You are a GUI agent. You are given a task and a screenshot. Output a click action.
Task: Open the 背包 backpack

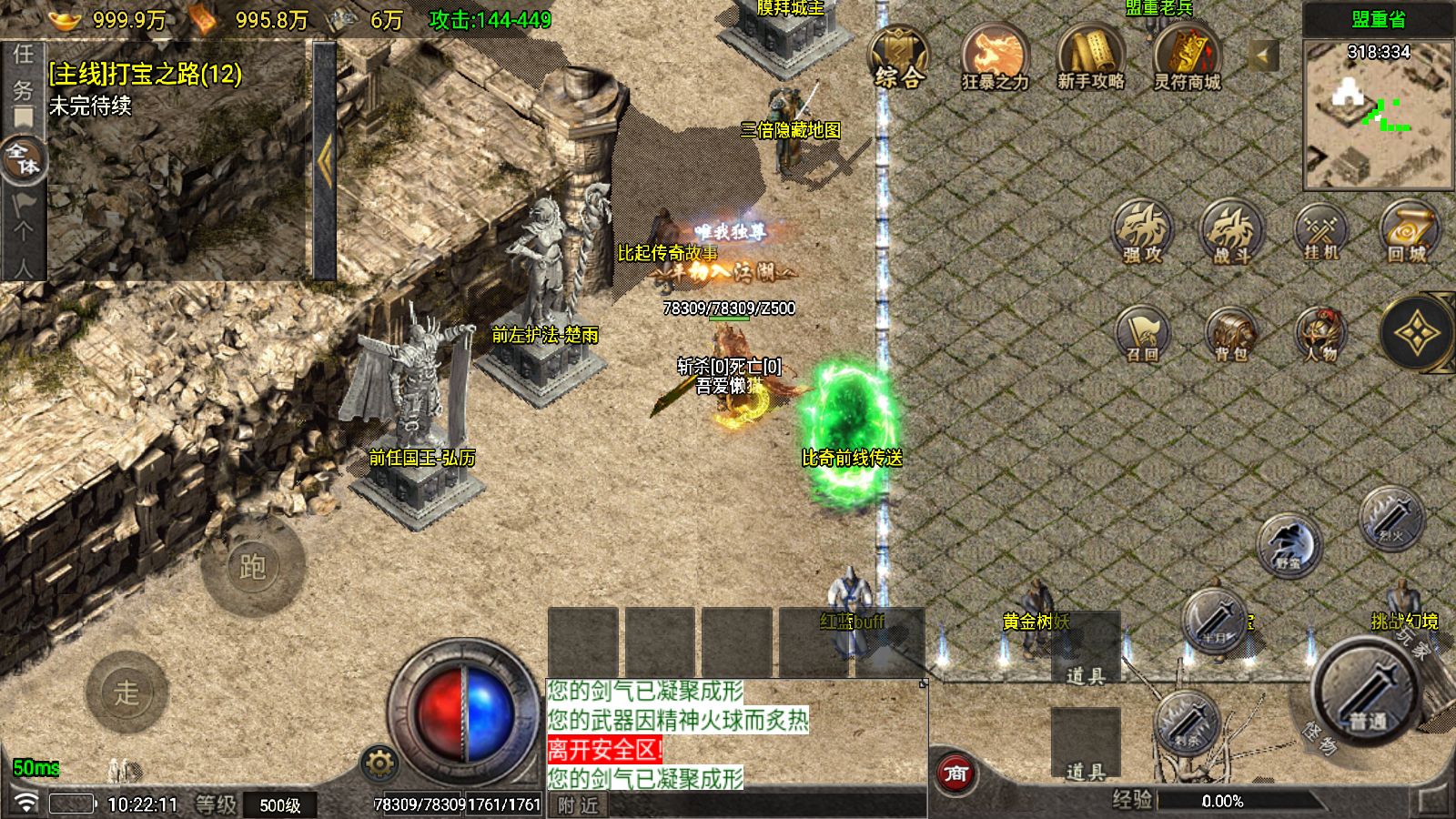coord(1231,333)
